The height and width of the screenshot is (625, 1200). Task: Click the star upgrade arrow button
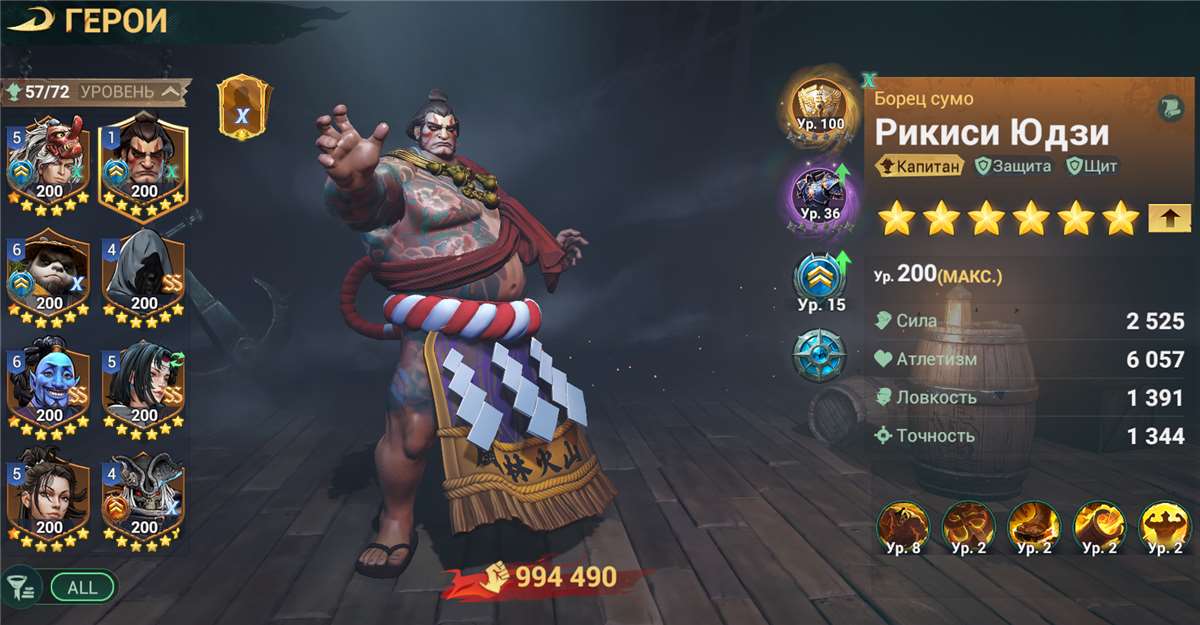(1169, 216)
